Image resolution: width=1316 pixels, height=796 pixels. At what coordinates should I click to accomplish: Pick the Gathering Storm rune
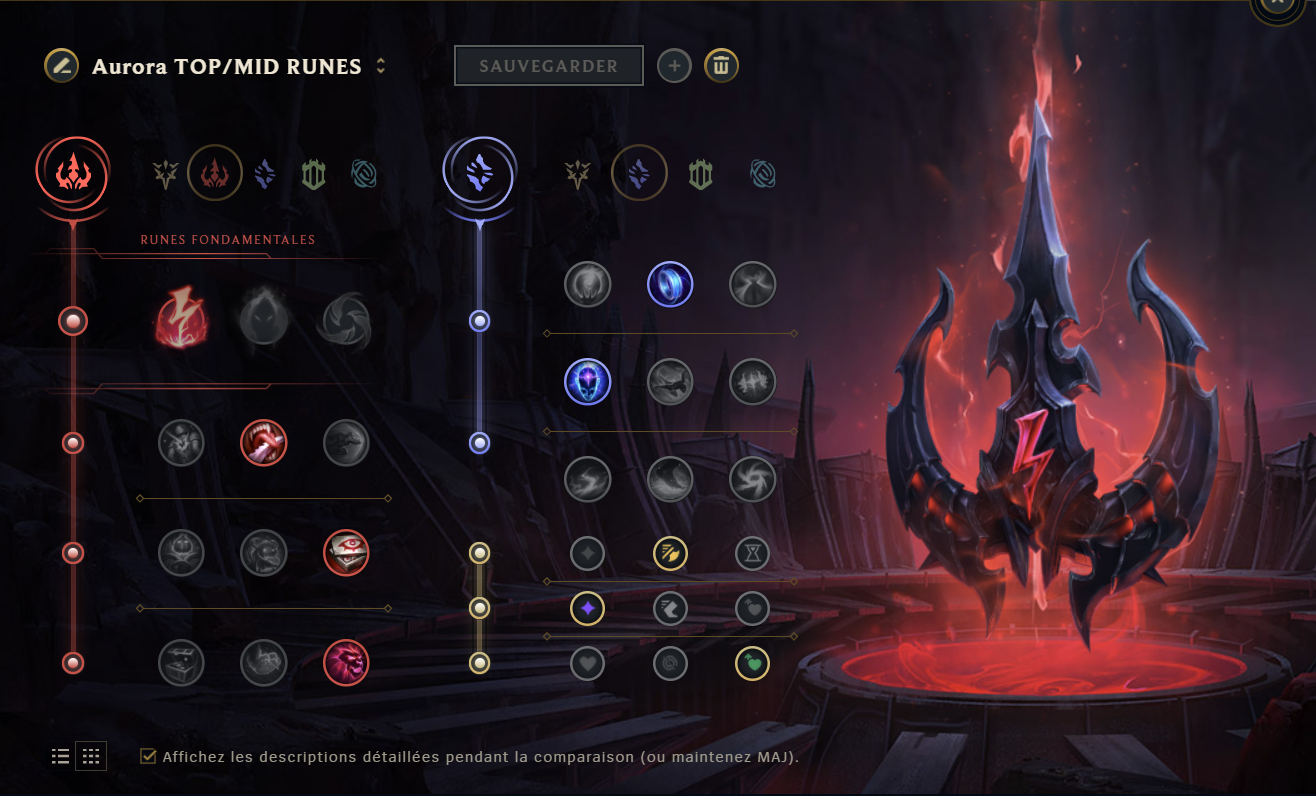(752, 479)
